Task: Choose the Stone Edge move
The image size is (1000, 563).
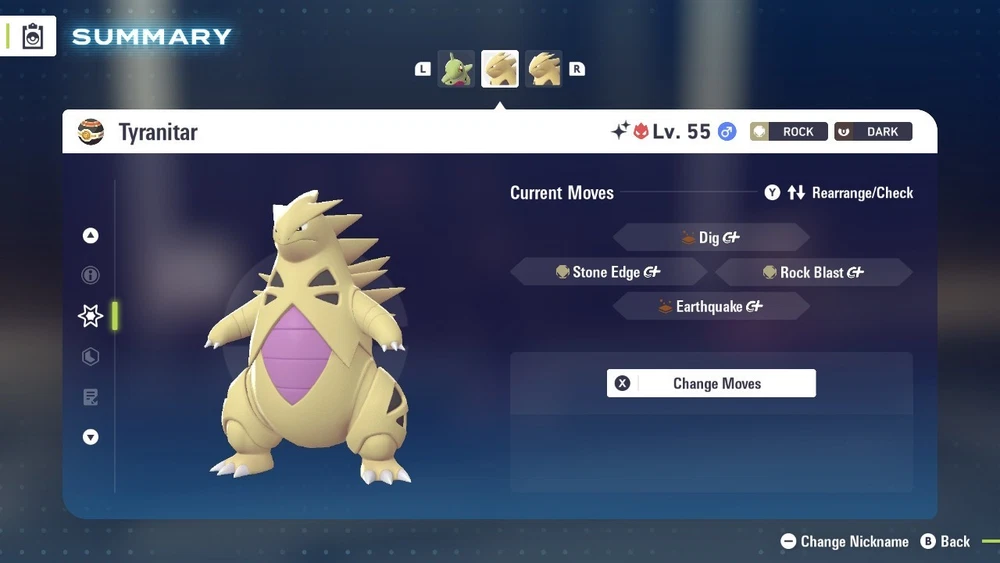Action: coord(608,272)
